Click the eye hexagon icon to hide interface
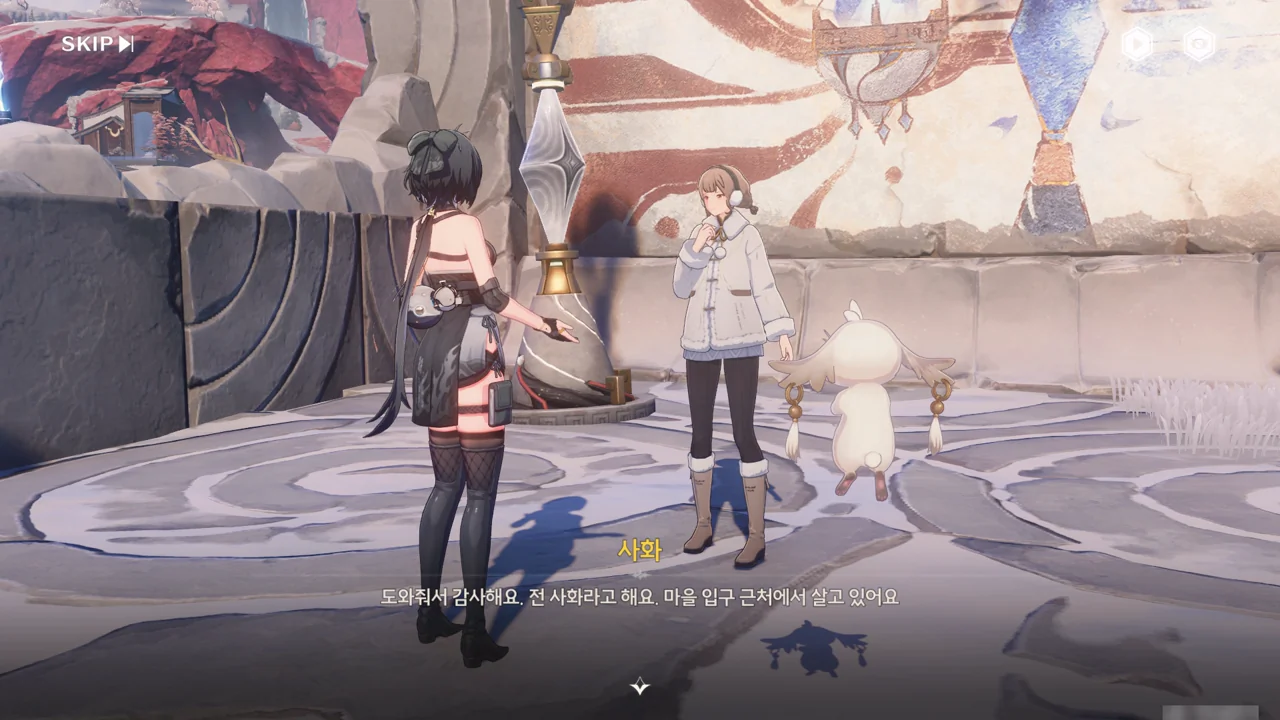The height and width of the screenshot is (720, 1280). point(1199,44)
